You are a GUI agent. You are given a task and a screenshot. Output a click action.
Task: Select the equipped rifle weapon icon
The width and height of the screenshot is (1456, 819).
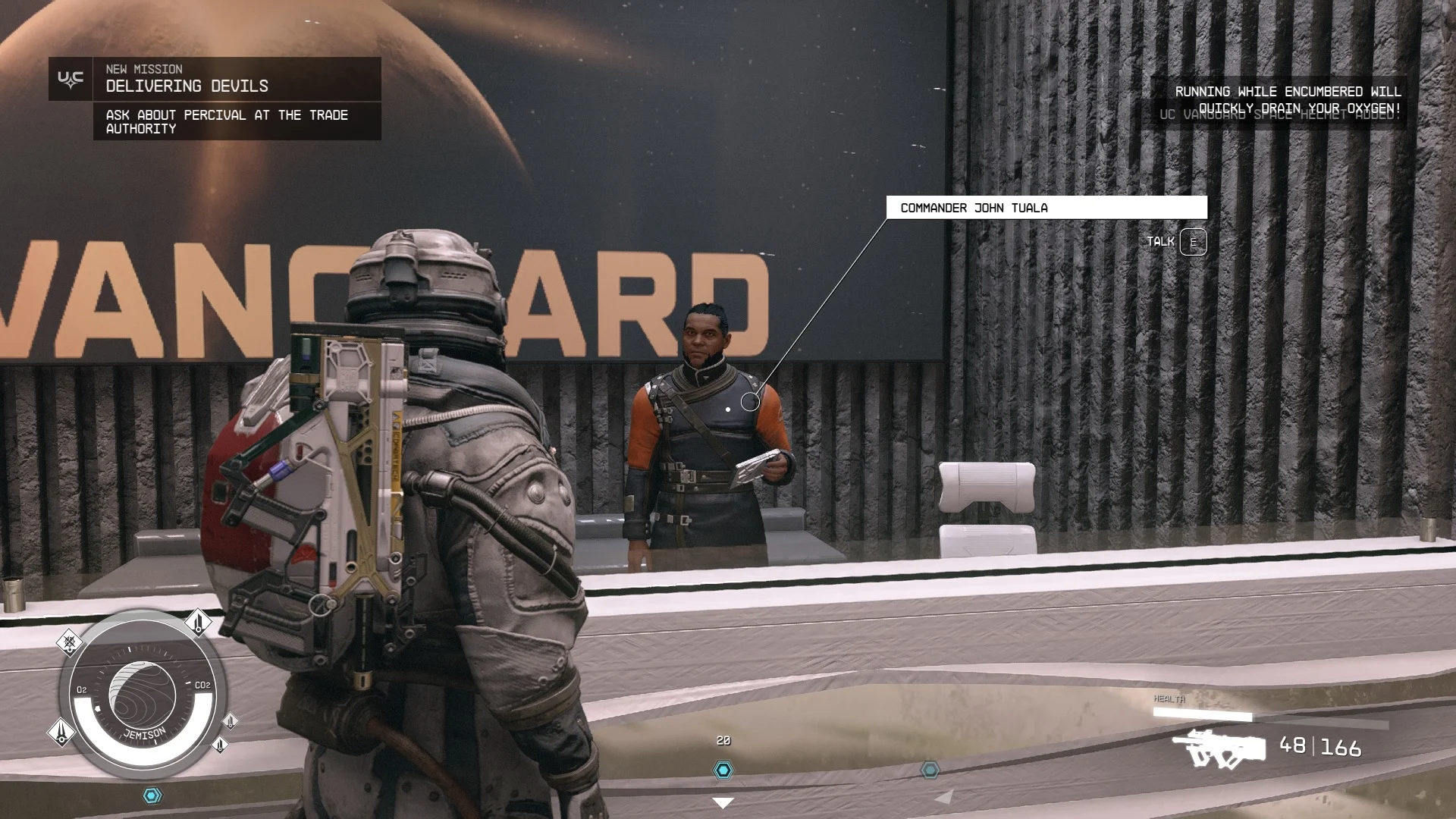[1219, 748]
